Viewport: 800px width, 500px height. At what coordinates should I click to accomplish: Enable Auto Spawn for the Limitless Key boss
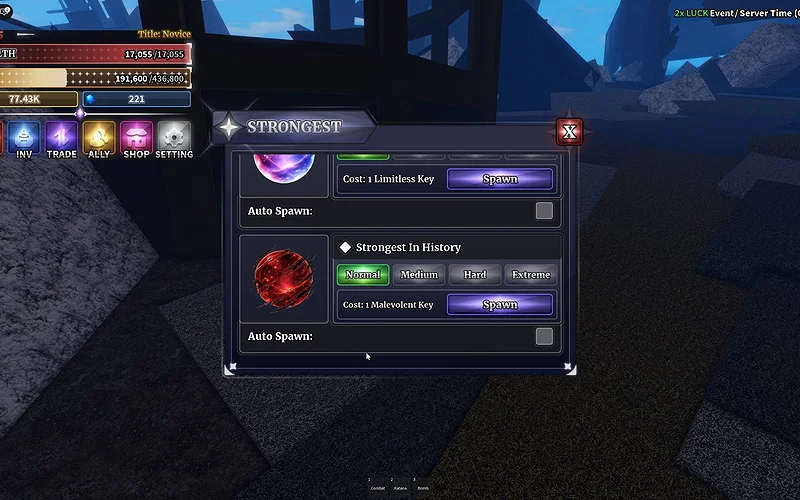[x=544, y=211]
